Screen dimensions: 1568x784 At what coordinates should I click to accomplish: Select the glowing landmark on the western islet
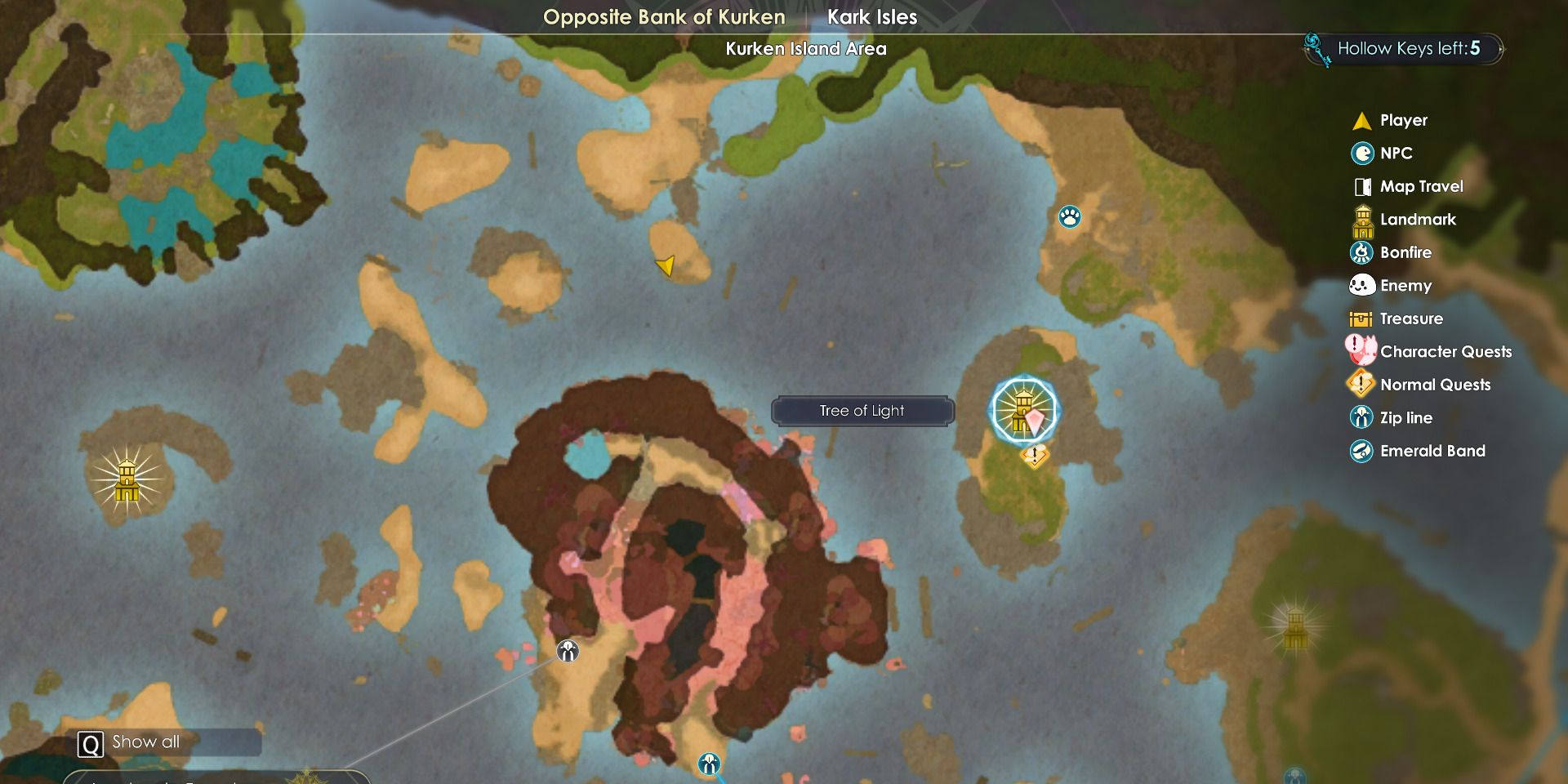click(x=127, y=480)
